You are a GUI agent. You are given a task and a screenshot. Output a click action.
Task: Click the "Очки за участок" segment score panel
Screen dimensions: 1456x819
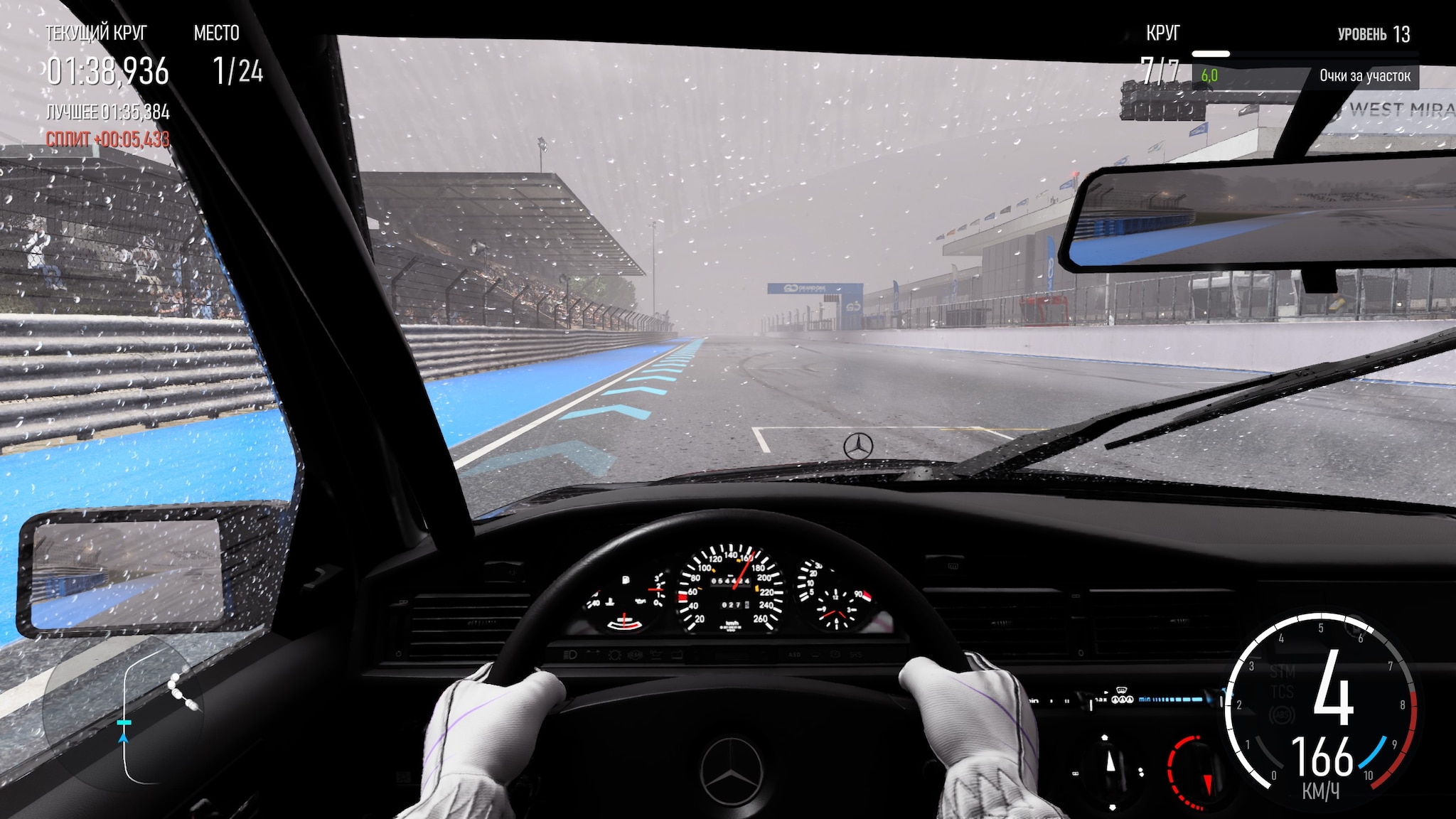point(1306,76)
